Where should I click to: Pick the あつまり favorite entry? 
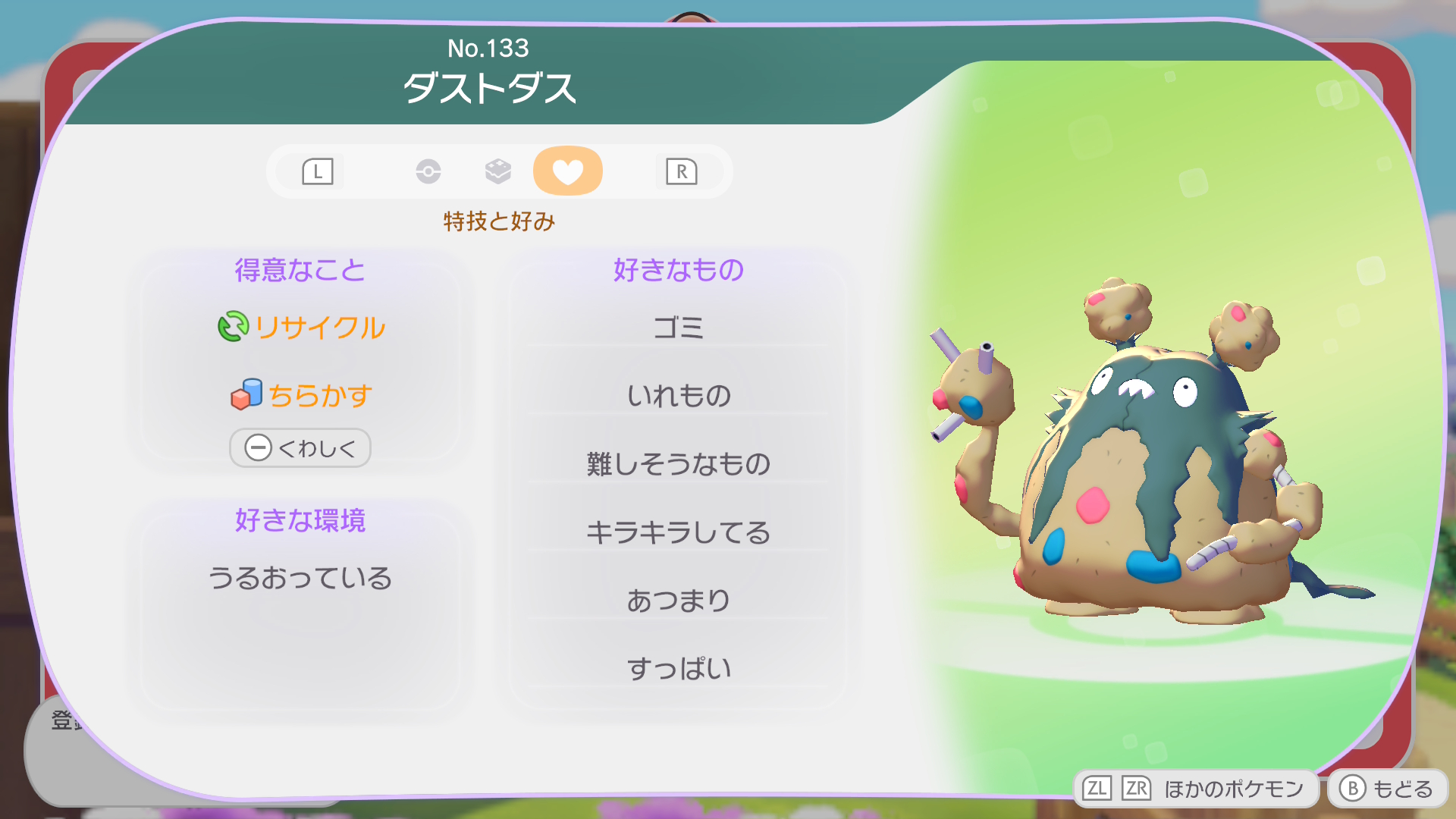tap(678, 600)
